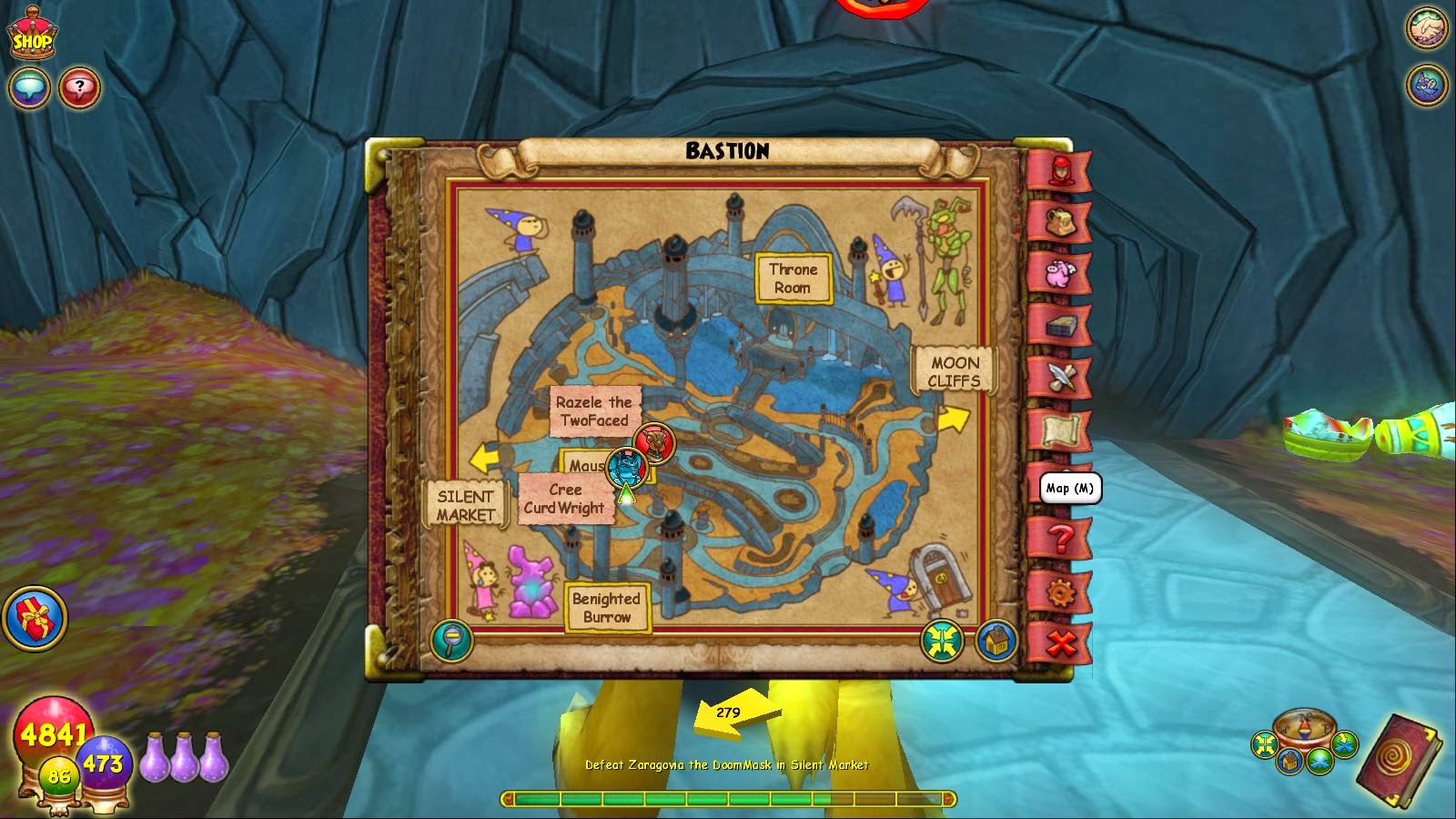Click the home teleport icon on the map
The width and height of the screenshot is (1456, 819).
click(x=994, y=640)
